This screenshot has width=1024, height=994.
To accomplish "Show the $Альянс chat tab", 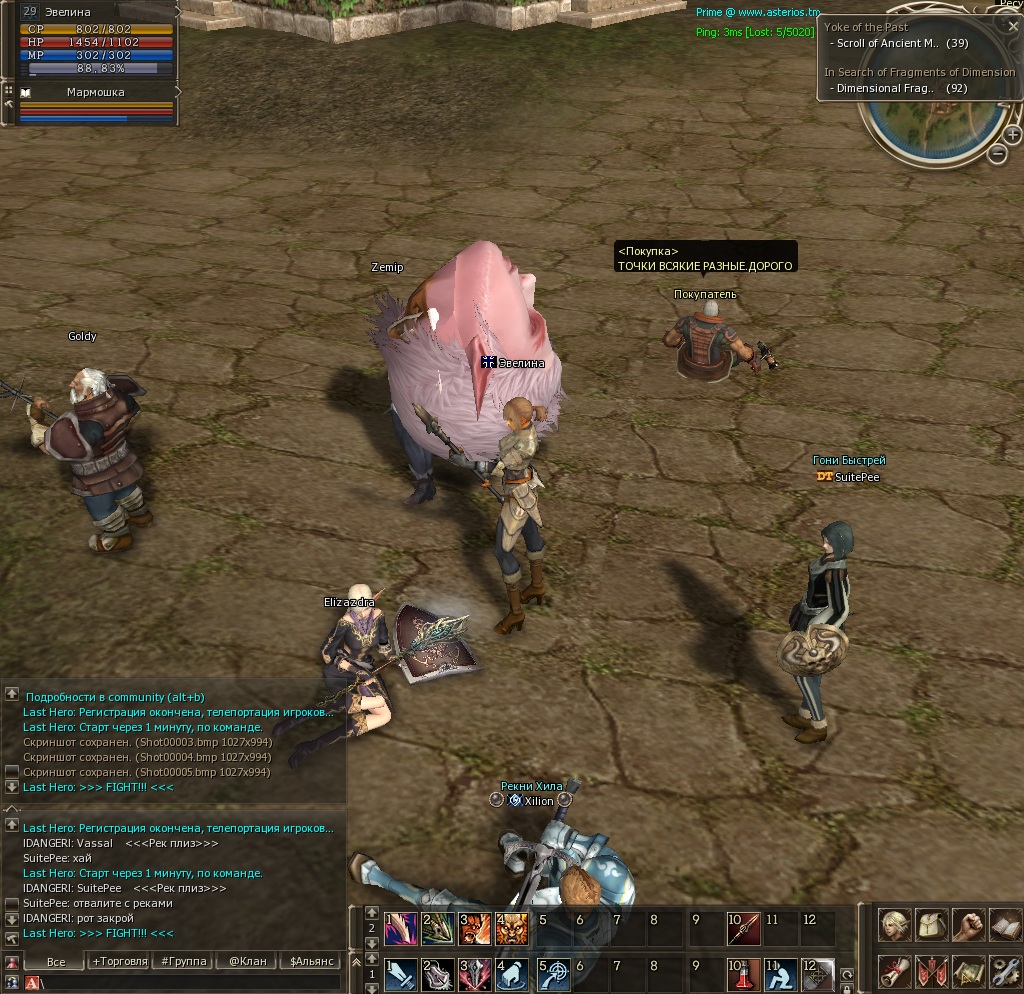I will pyautogui.click(x=311, y=962).
